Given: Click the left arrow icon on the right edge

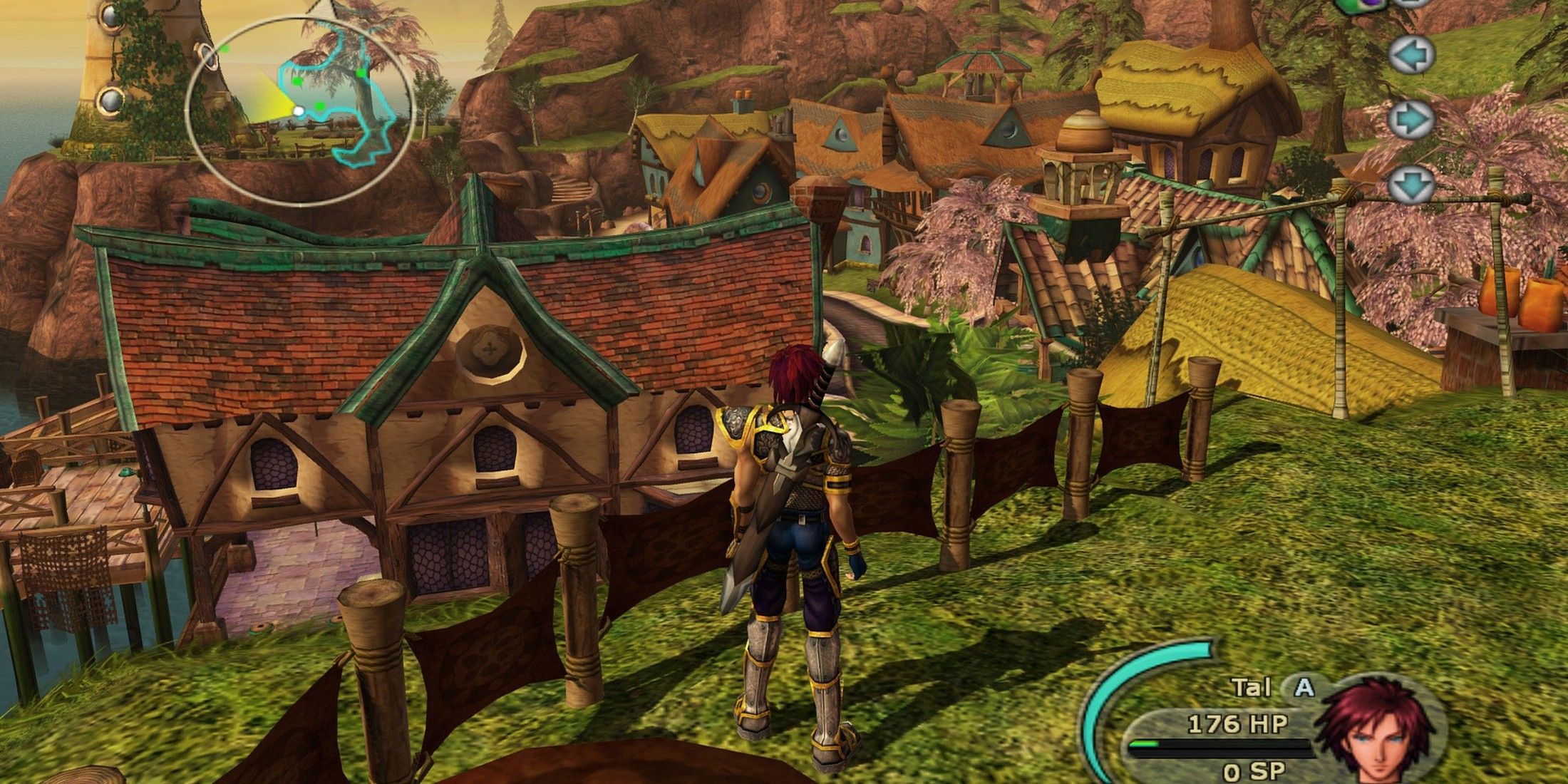Looking at the screenshot, I should [1411, 54].
